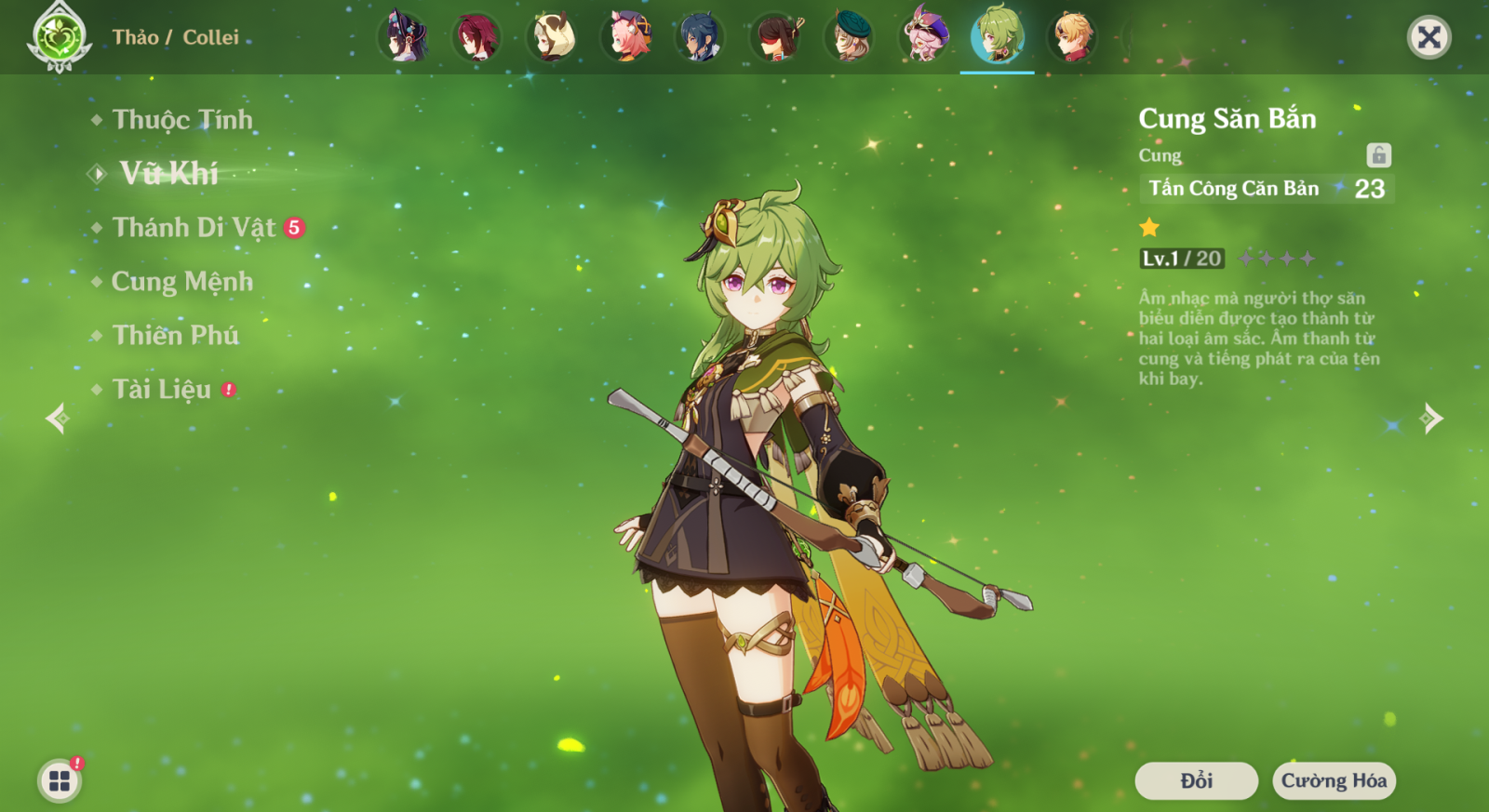Click the Đổi switch weapon button
This screenshot has width=1489, height=812.
tap(1196, 780)
